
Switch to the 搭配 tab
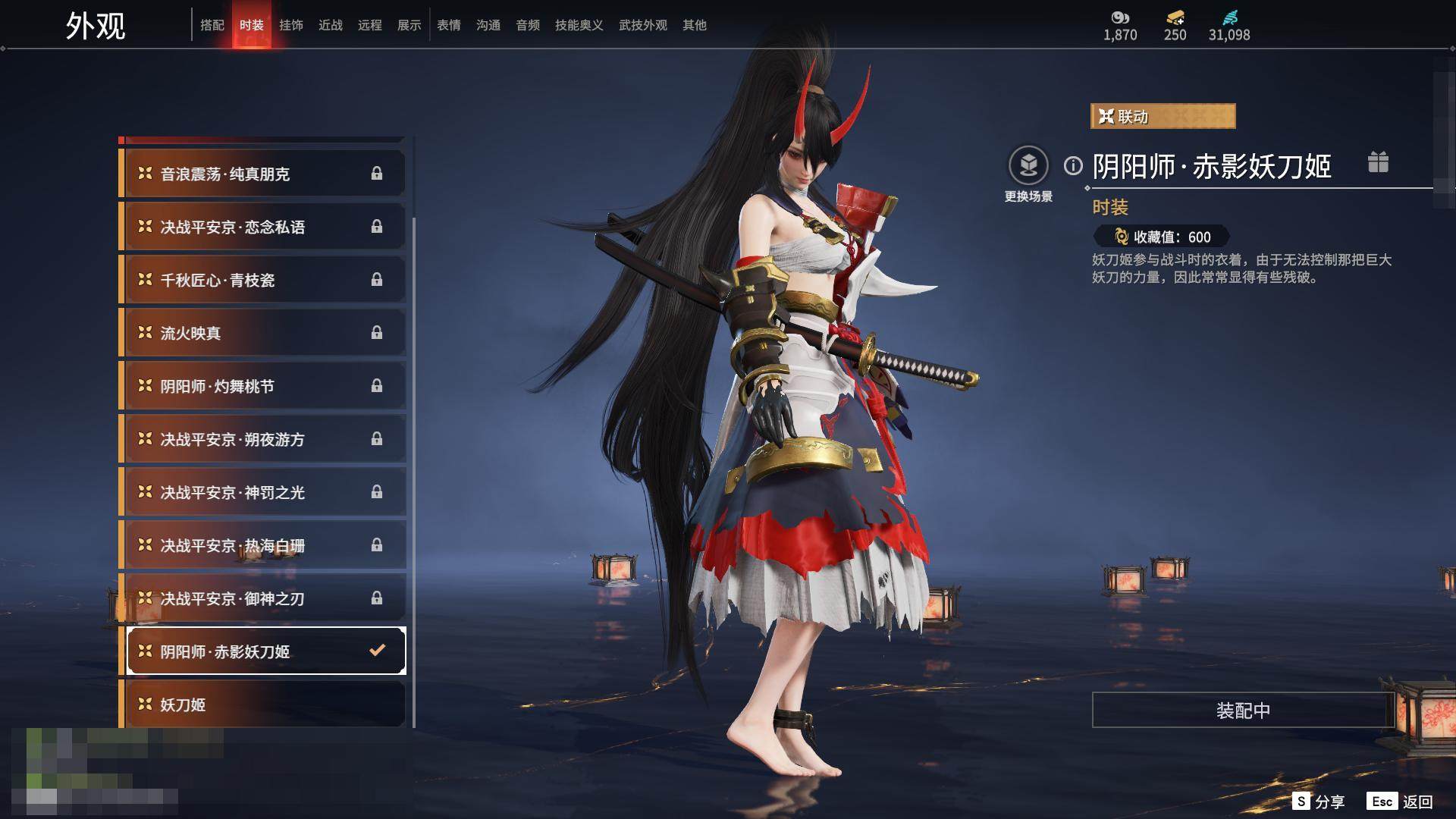point(212,25)
